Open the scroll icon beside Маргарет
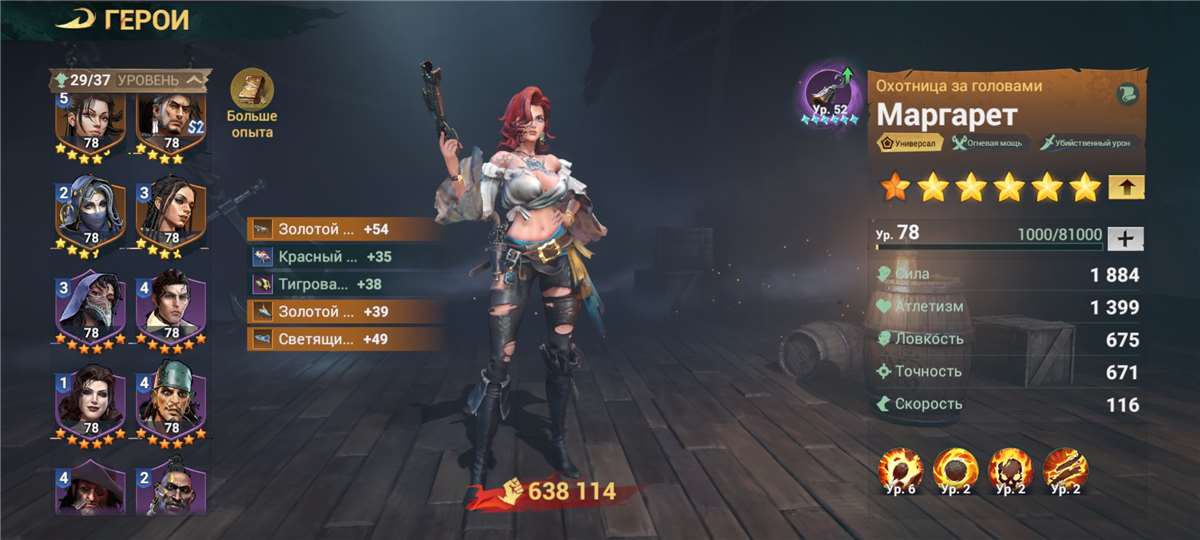 click(1127, 94)
